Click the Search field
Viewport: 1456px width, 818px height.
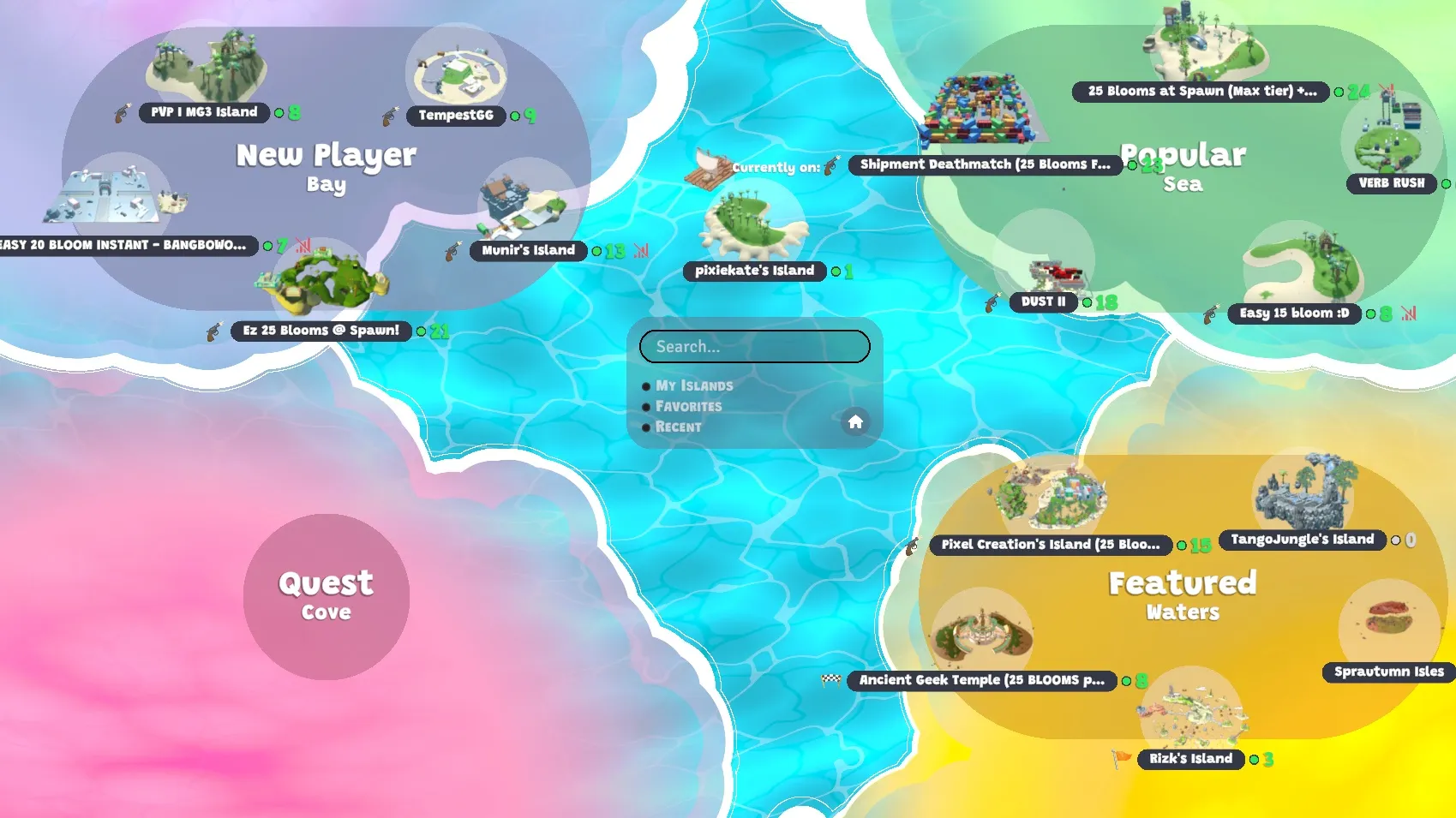pos(754,346)
